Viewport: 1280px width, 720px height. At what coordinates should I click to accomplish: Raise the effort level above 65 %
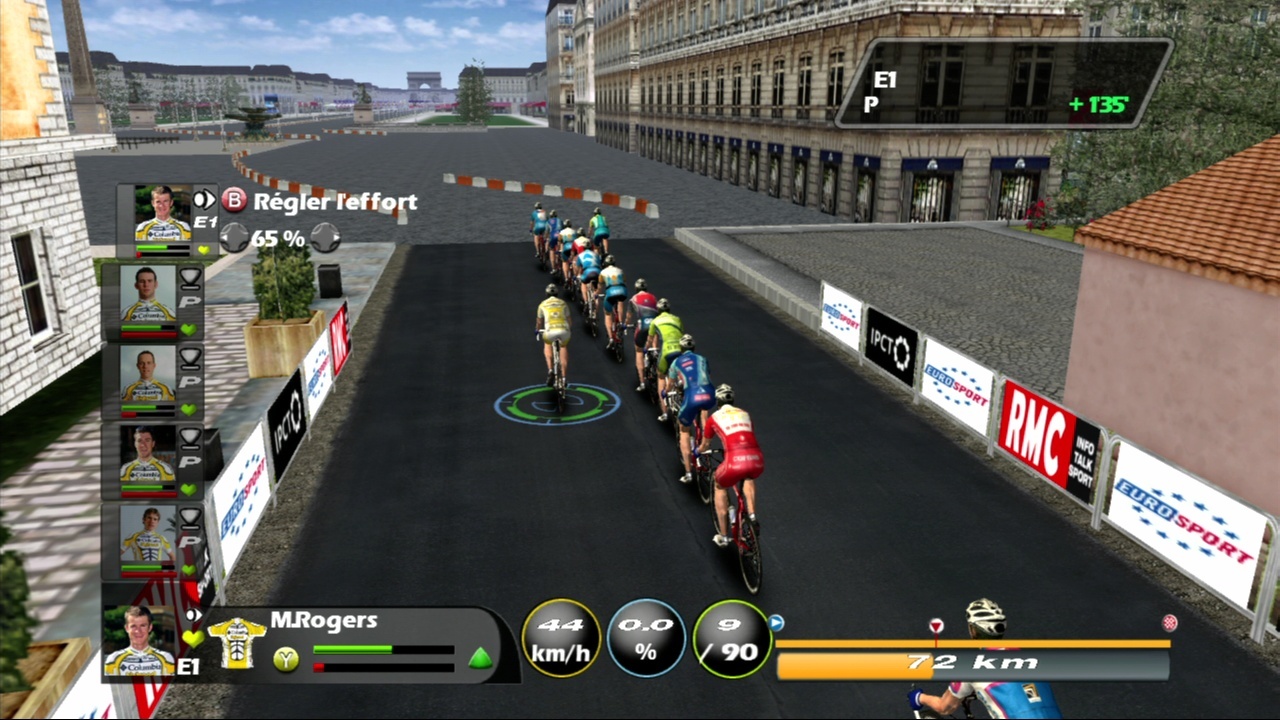coord(324,238)
